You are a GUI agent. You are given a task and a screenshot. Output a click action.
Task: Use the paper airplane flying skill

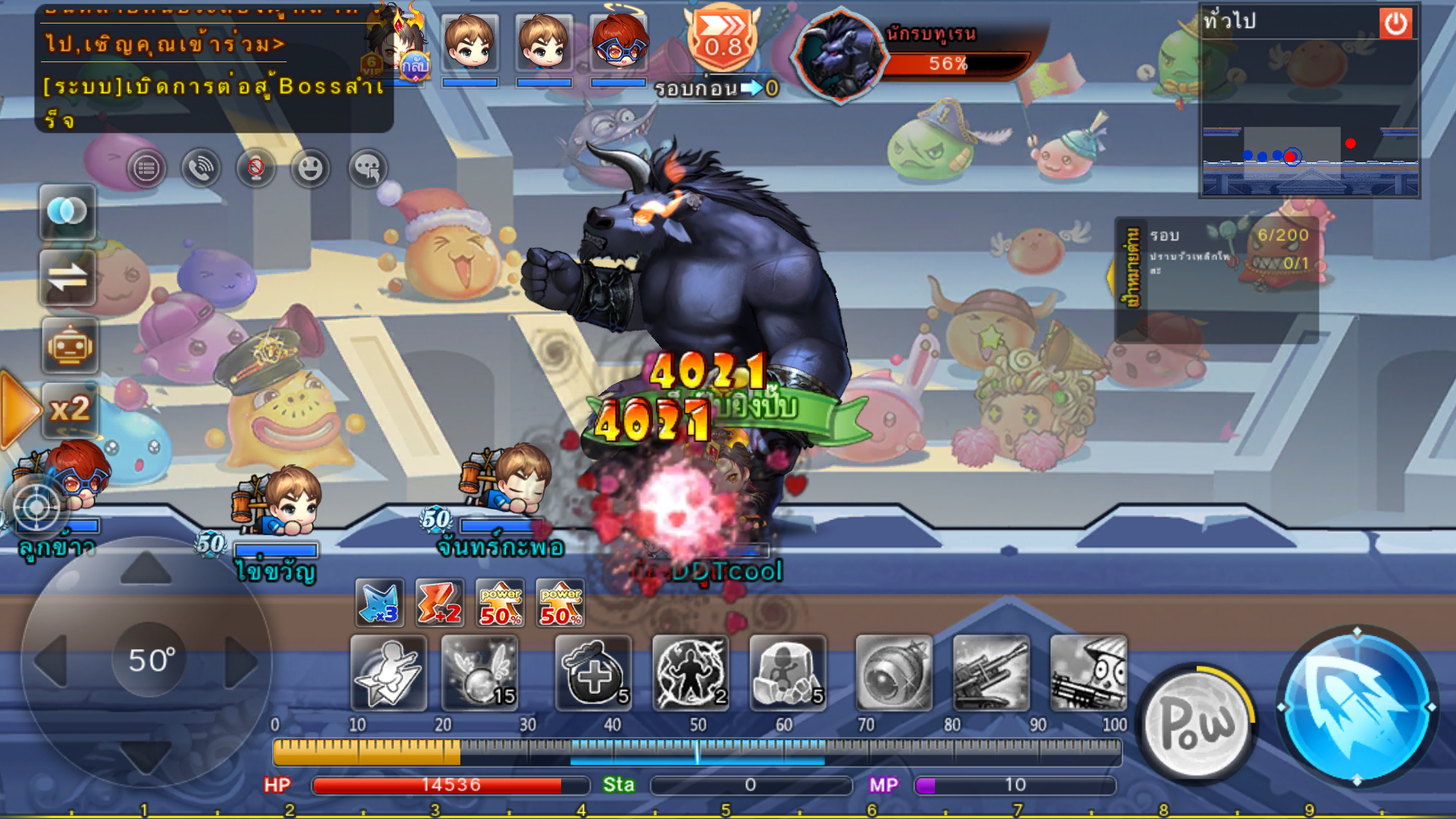click(388, 673)
